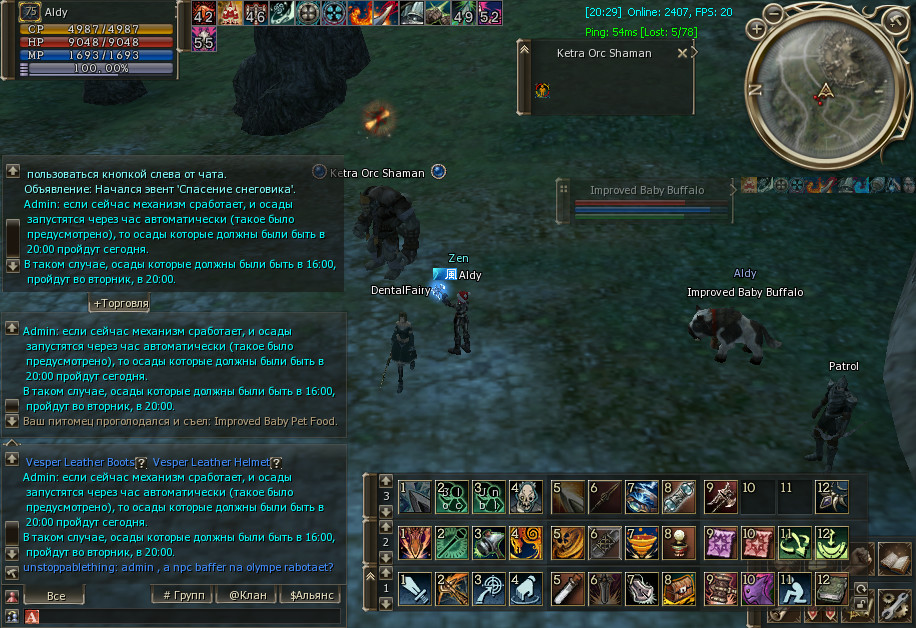Open the Vesper Leather Helmet item link

pyautogui.click(x=211, y=462)
